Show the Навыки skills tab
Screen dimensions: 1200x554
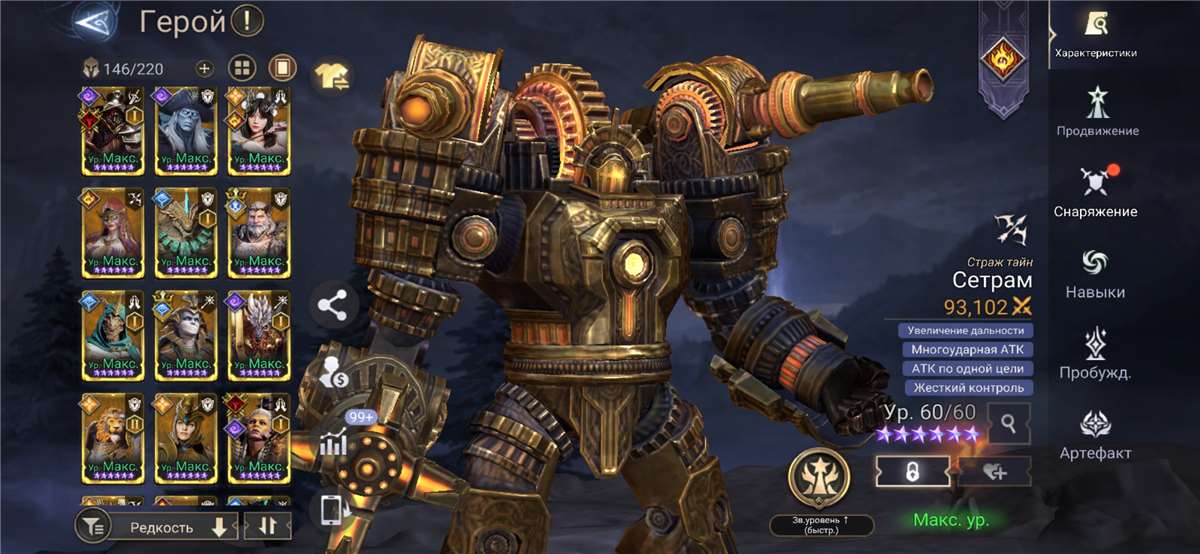pos(1095,273)
